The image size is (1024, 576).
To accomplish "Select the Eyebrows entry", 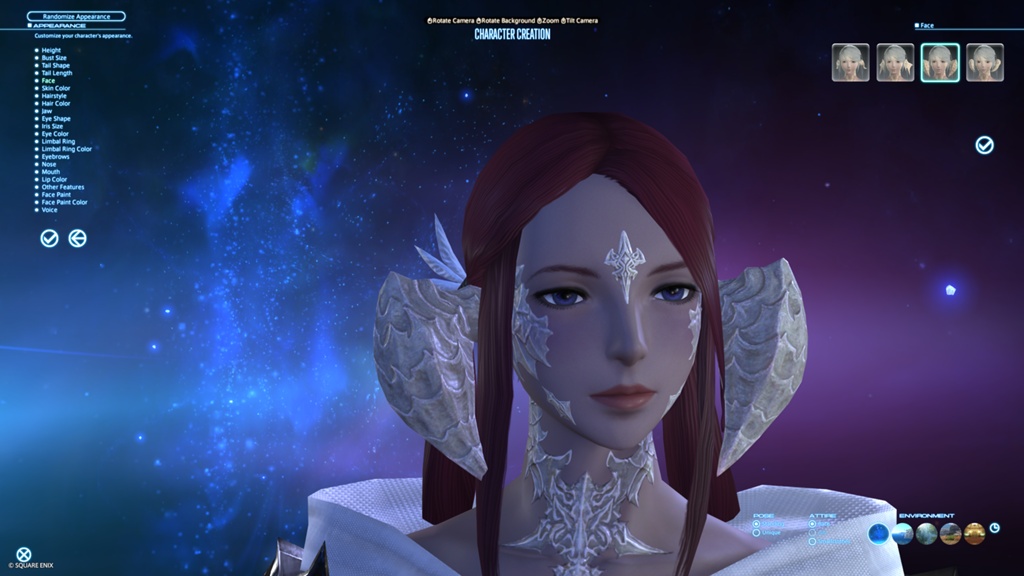I will (x=55, y=157).
